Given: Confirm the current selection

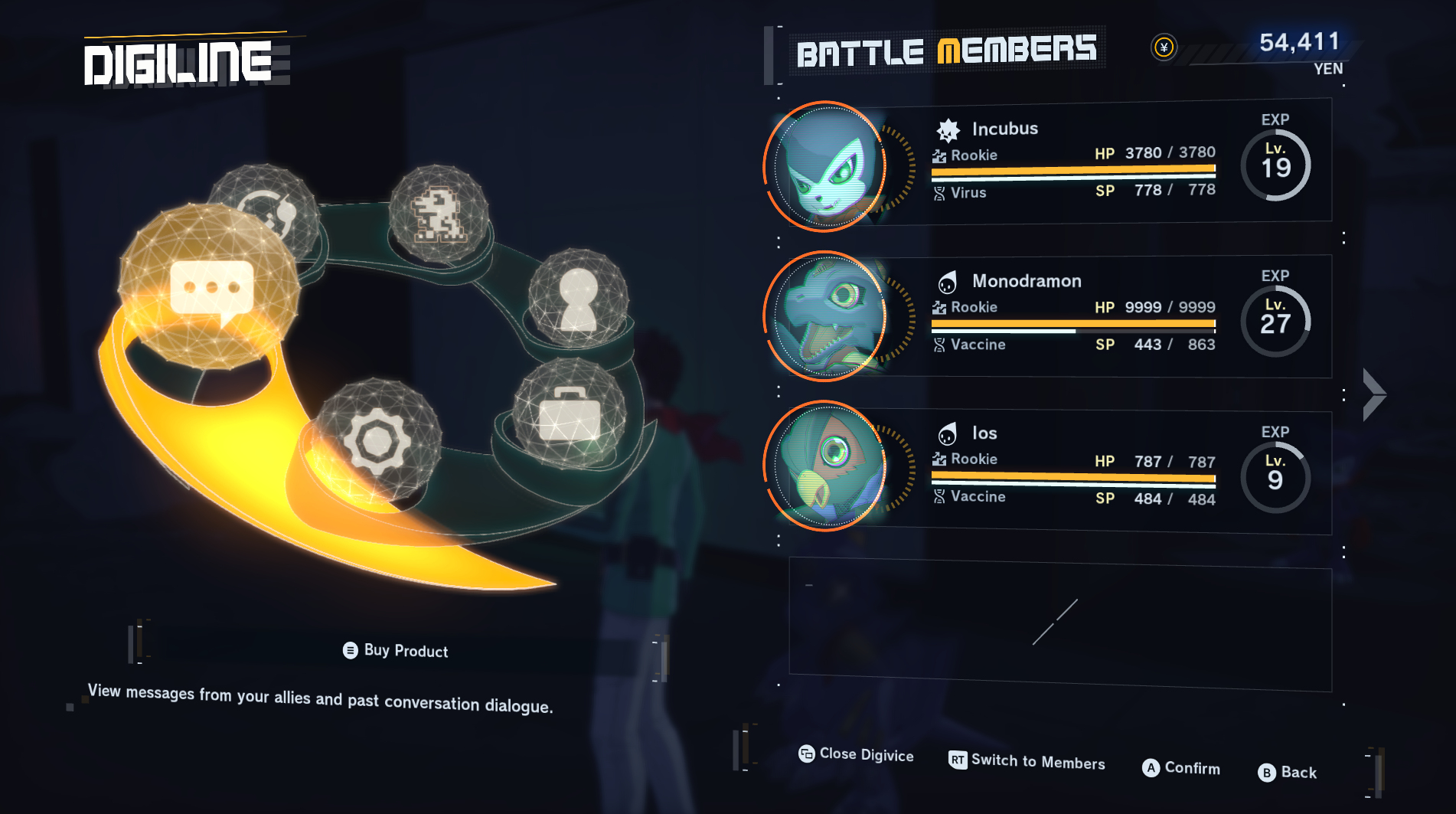Looking at the screenshot, I should point(1180,768).
